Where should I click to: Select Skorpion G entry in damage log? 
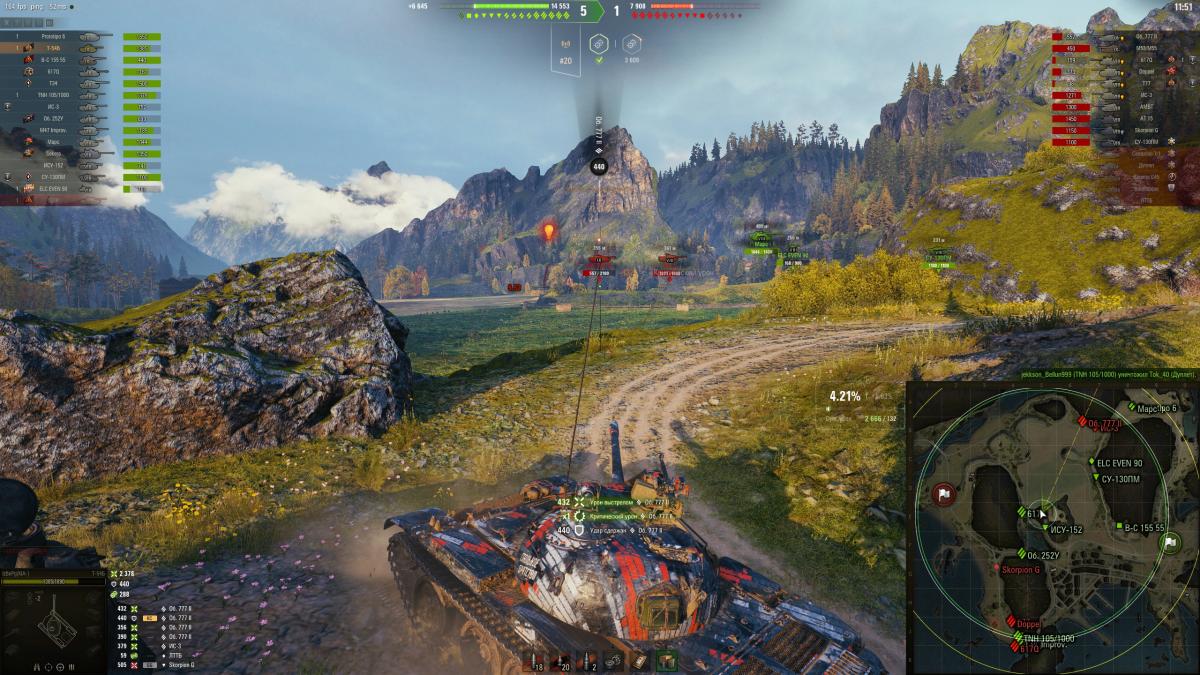tap(180, 664)
